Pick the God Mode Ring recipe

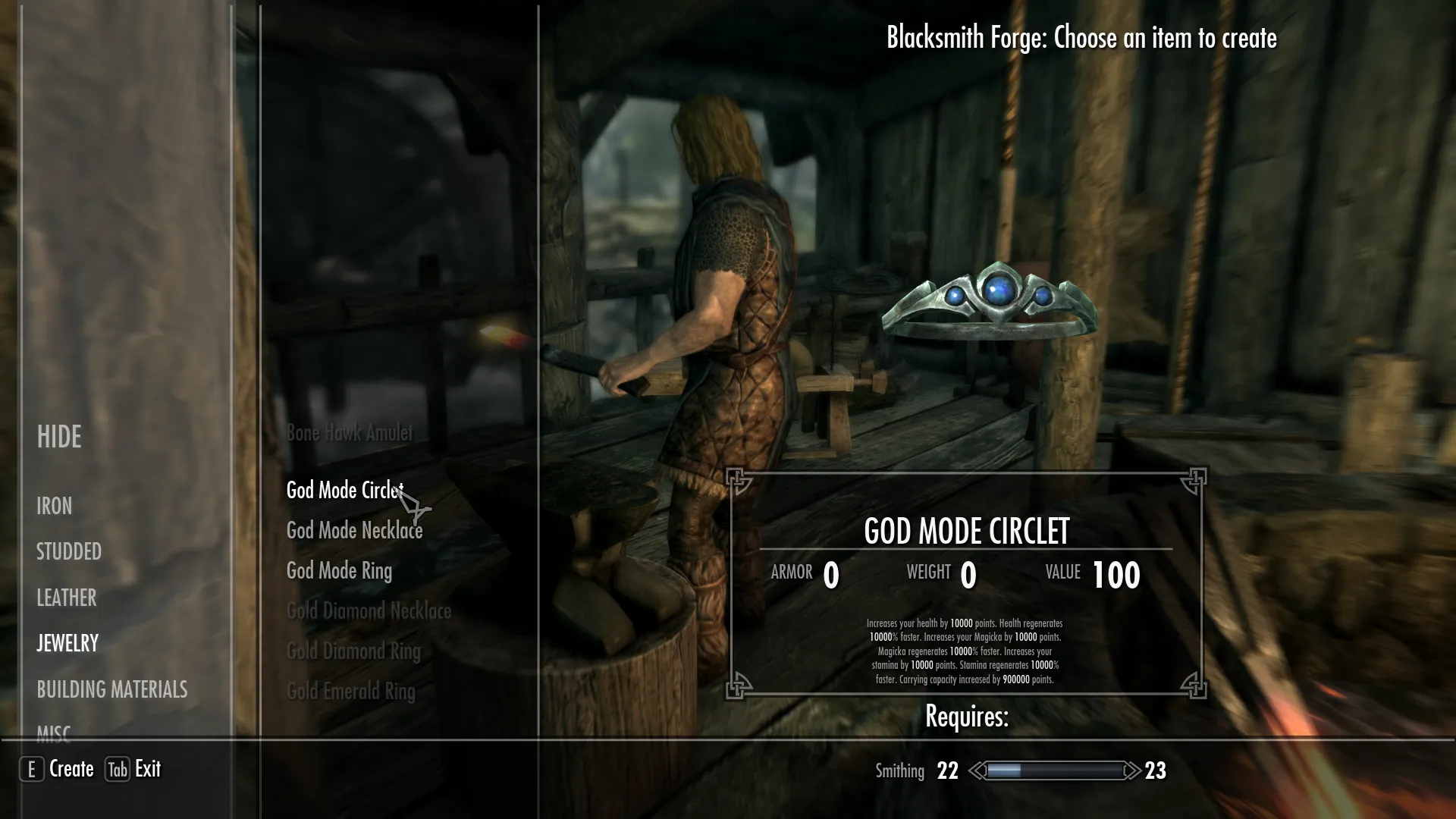[339, 571]
